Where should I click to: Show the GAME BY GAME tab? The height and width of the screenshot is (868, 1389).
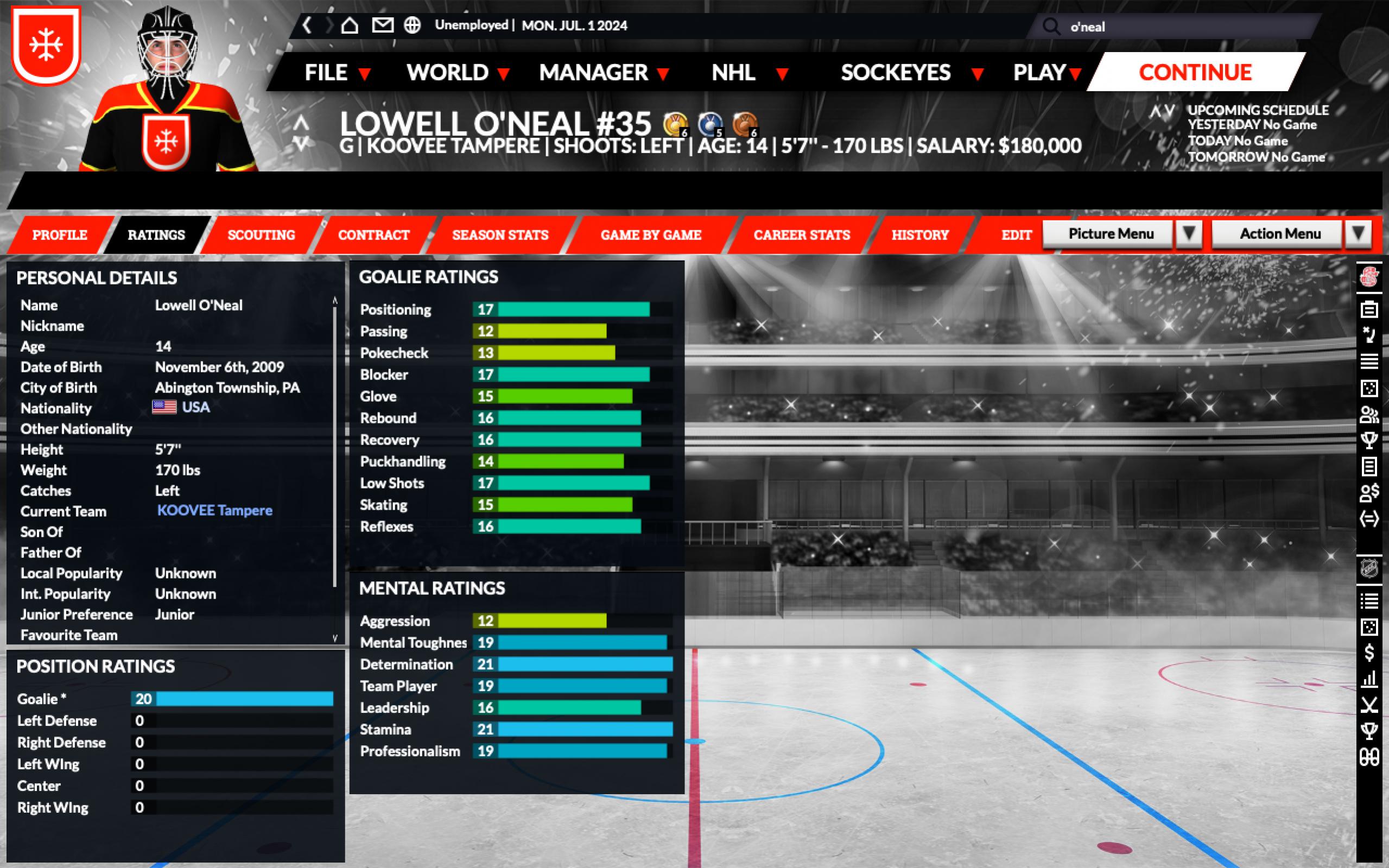651,235
